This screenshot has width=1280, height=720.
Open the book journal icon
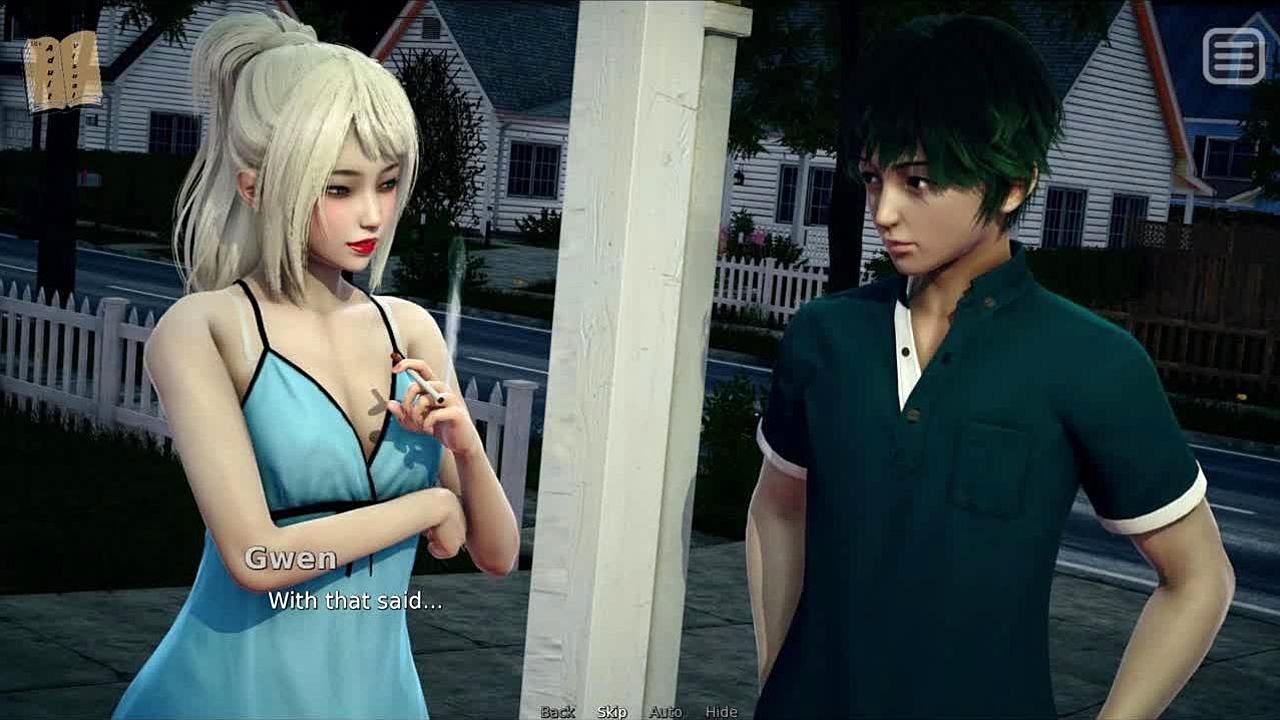coord(63,70)
